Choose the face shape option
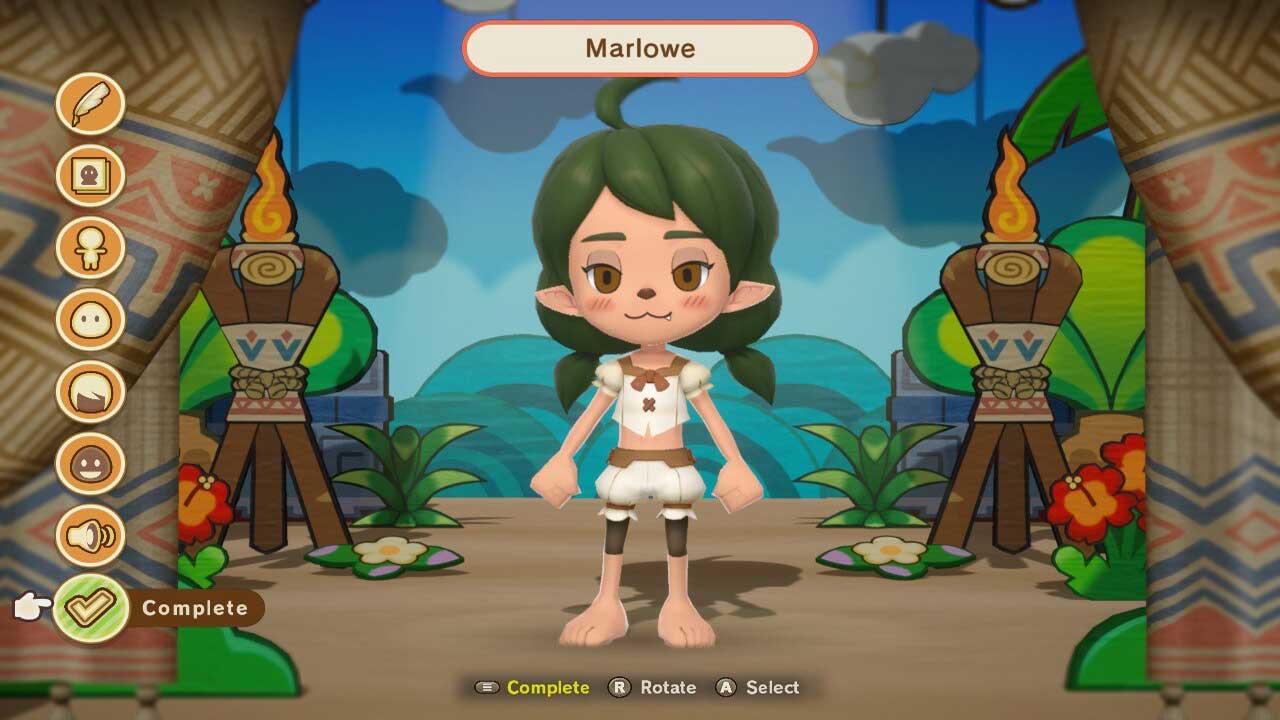The image size is (1280, 720). click(90, 320)
